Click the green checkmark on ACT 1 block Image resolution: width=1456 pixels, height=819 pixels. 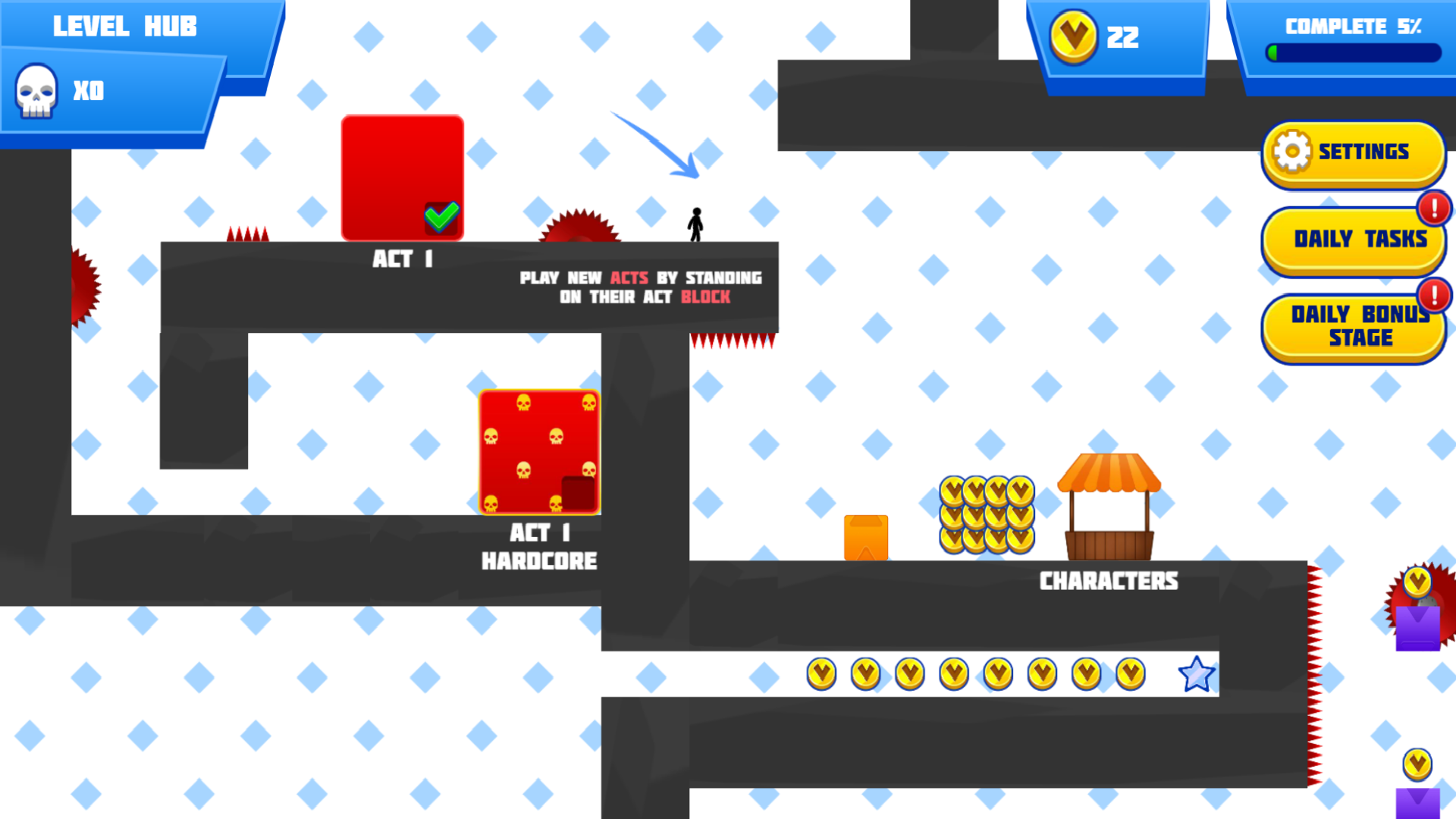pyautogui.click(x=442, y=217)
